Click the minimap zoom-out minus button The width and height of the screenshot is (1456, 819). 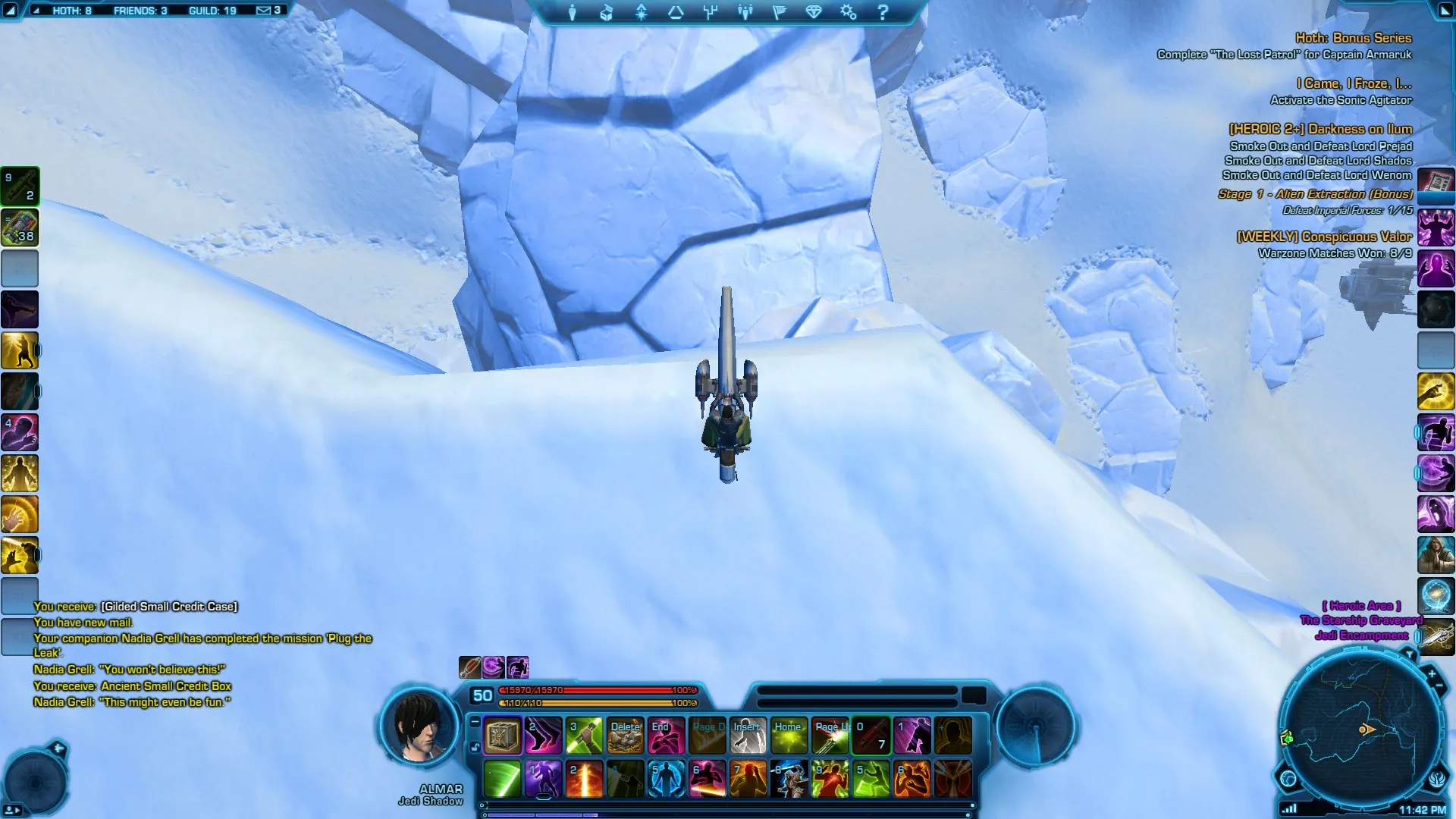[x=1439, y=686]
